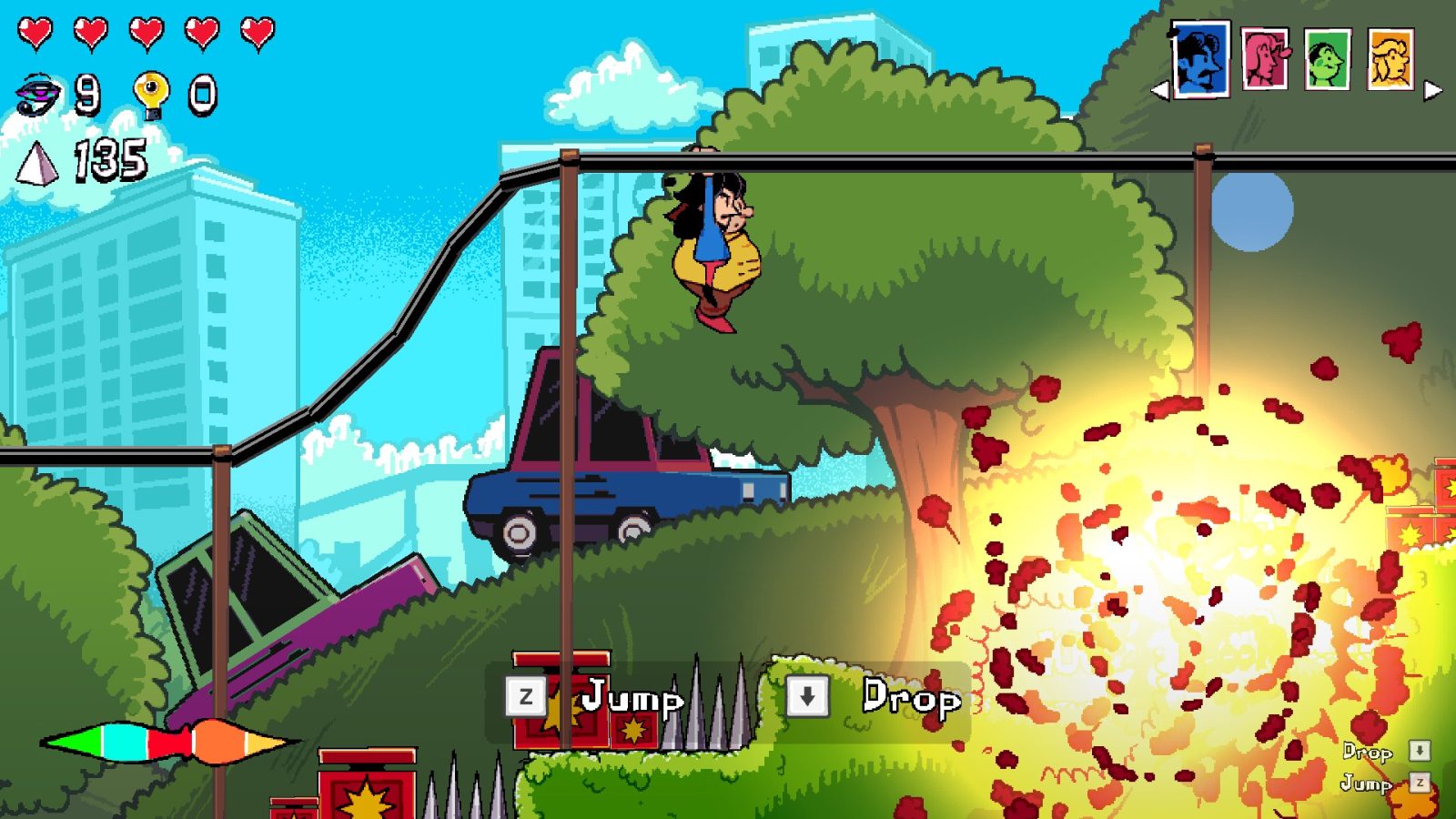Click the down-arrow key icon by the bottom-right Drop label
This screenshot has width=1456, height=819.
pyautogui.click(x=1420, y=752)
